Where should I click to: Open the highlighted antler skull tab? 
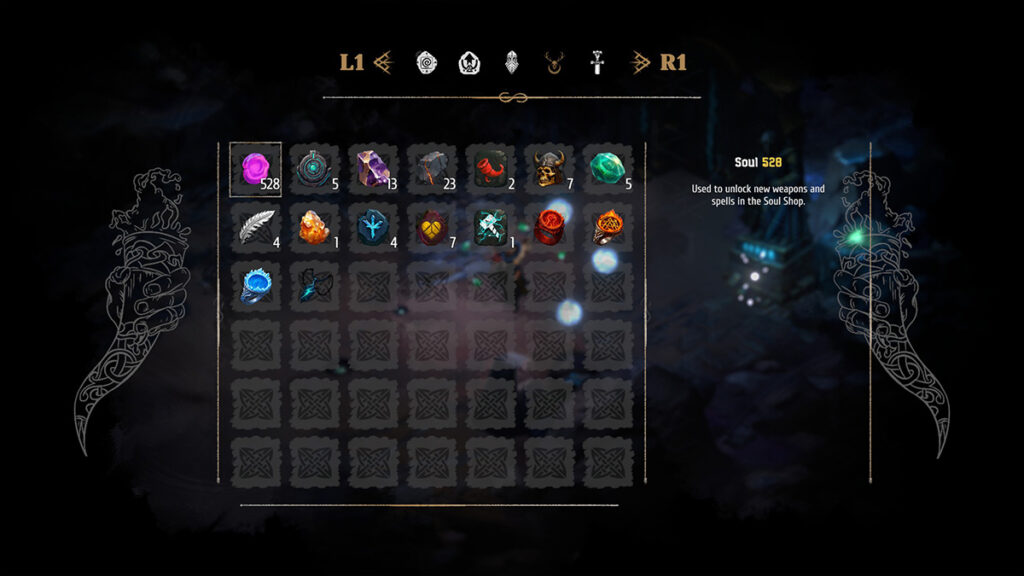coord(554,63)
